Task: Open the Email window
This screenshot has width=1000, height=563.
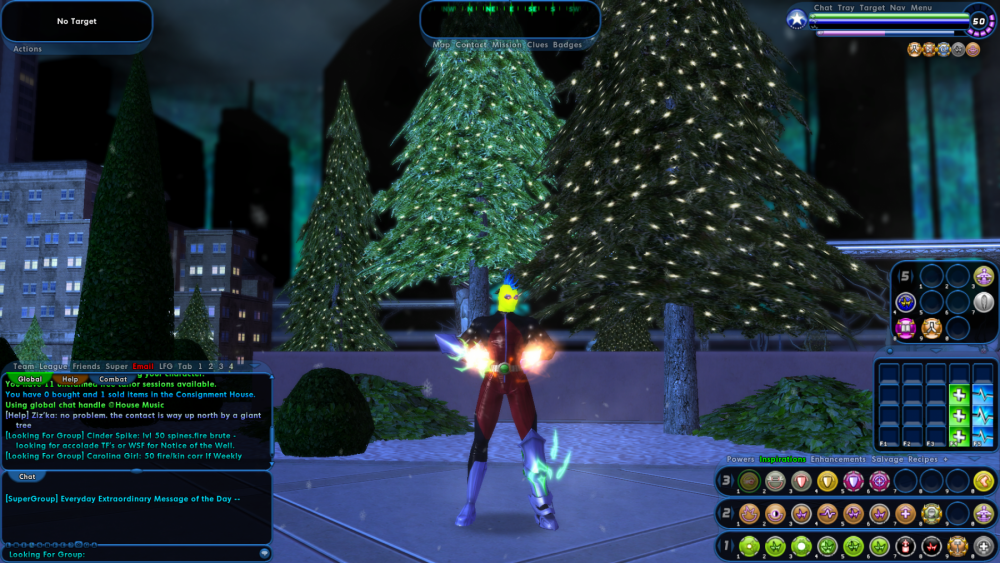Action: click(143, 367)
